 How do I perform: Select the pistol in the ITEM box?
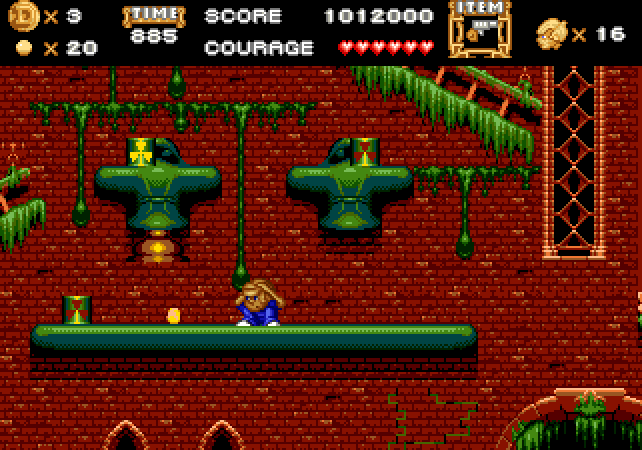pyautogui.click(x=479, y=31)
